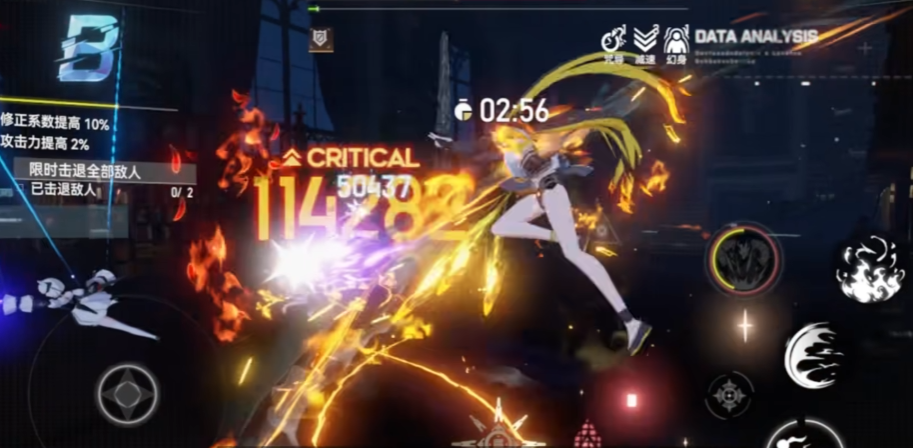
Task: Tap the bomb-shaped buff icon
Action: [x=613, y=40]
